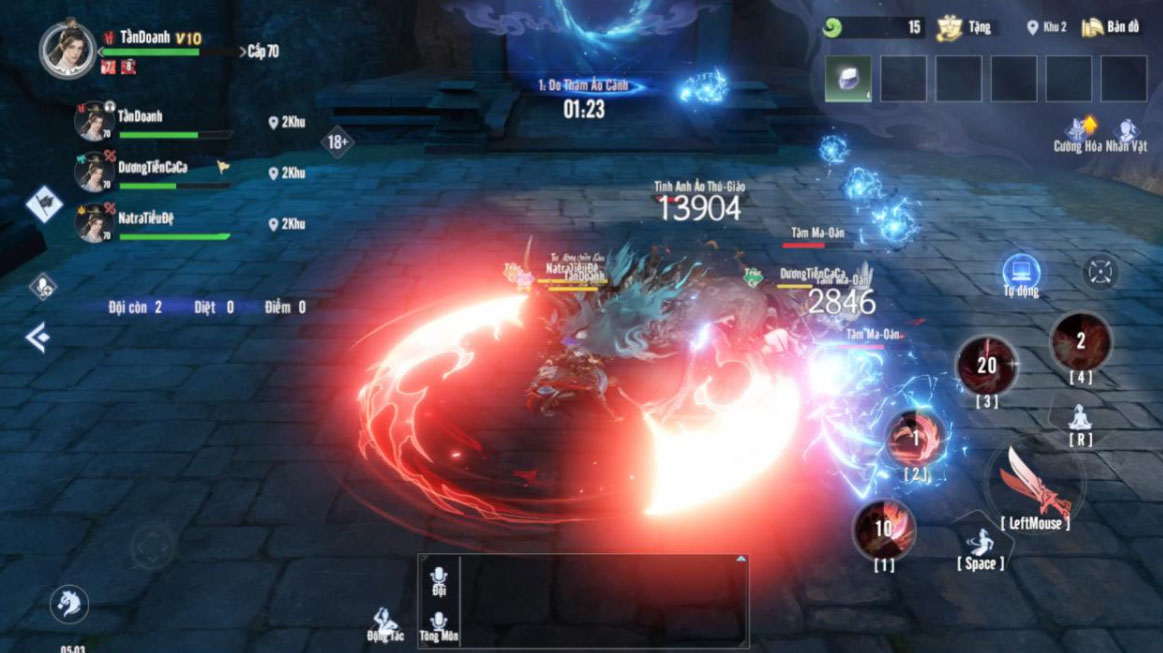The height and width of the screenshot is (653, 1163).
Task: Open Cường Hóa enhancement
Action: 1078,133
